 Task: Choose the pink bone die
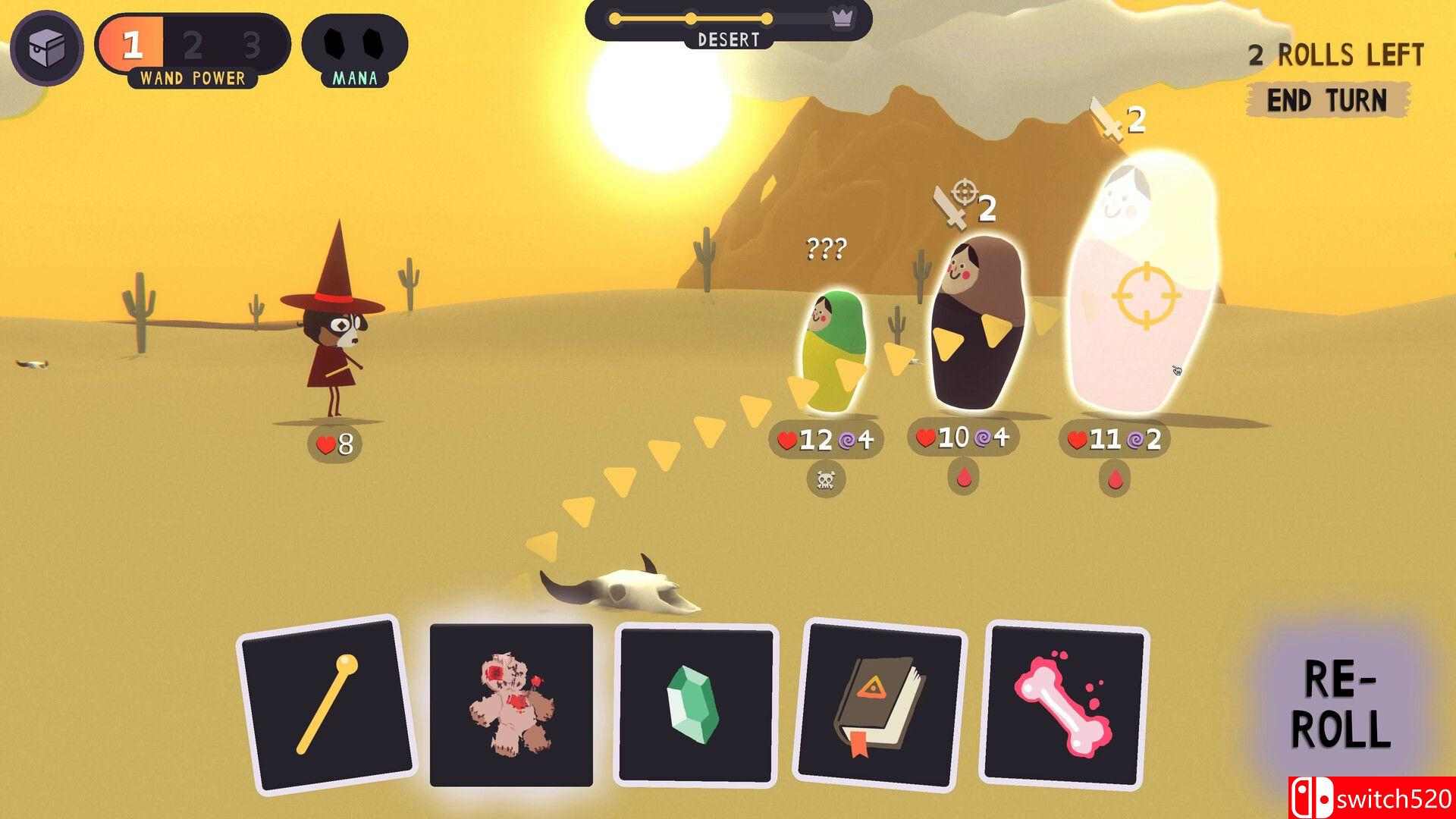(x=1064, y=704)
